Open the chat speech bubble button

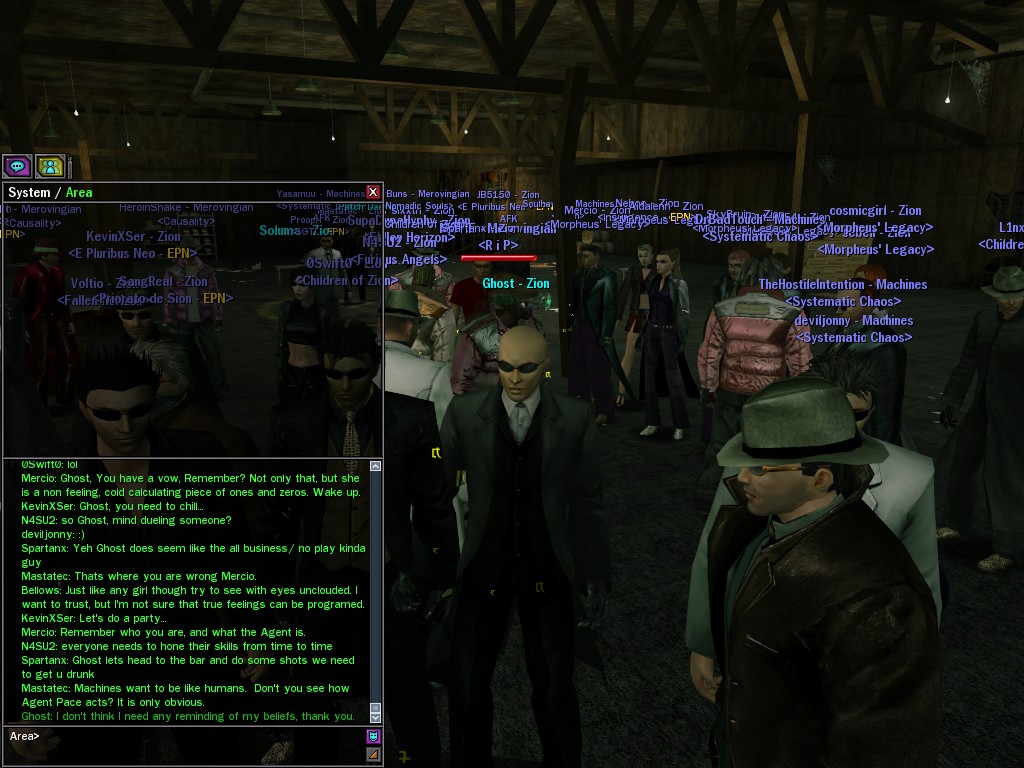[17, 166]
